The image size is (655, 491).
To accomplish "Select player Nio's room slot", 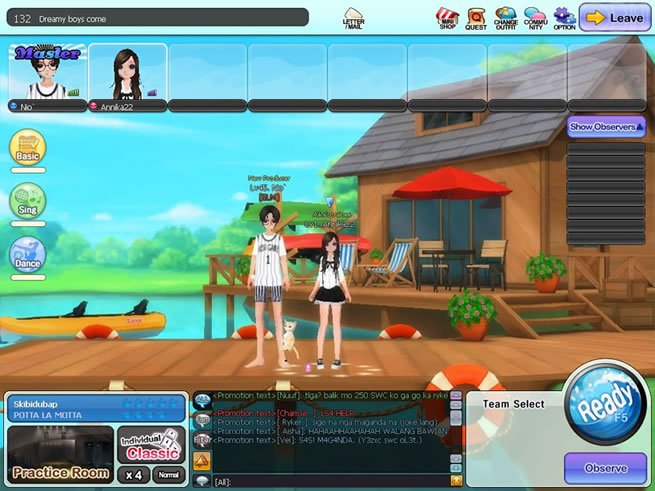I will click(x=47, y=75).
